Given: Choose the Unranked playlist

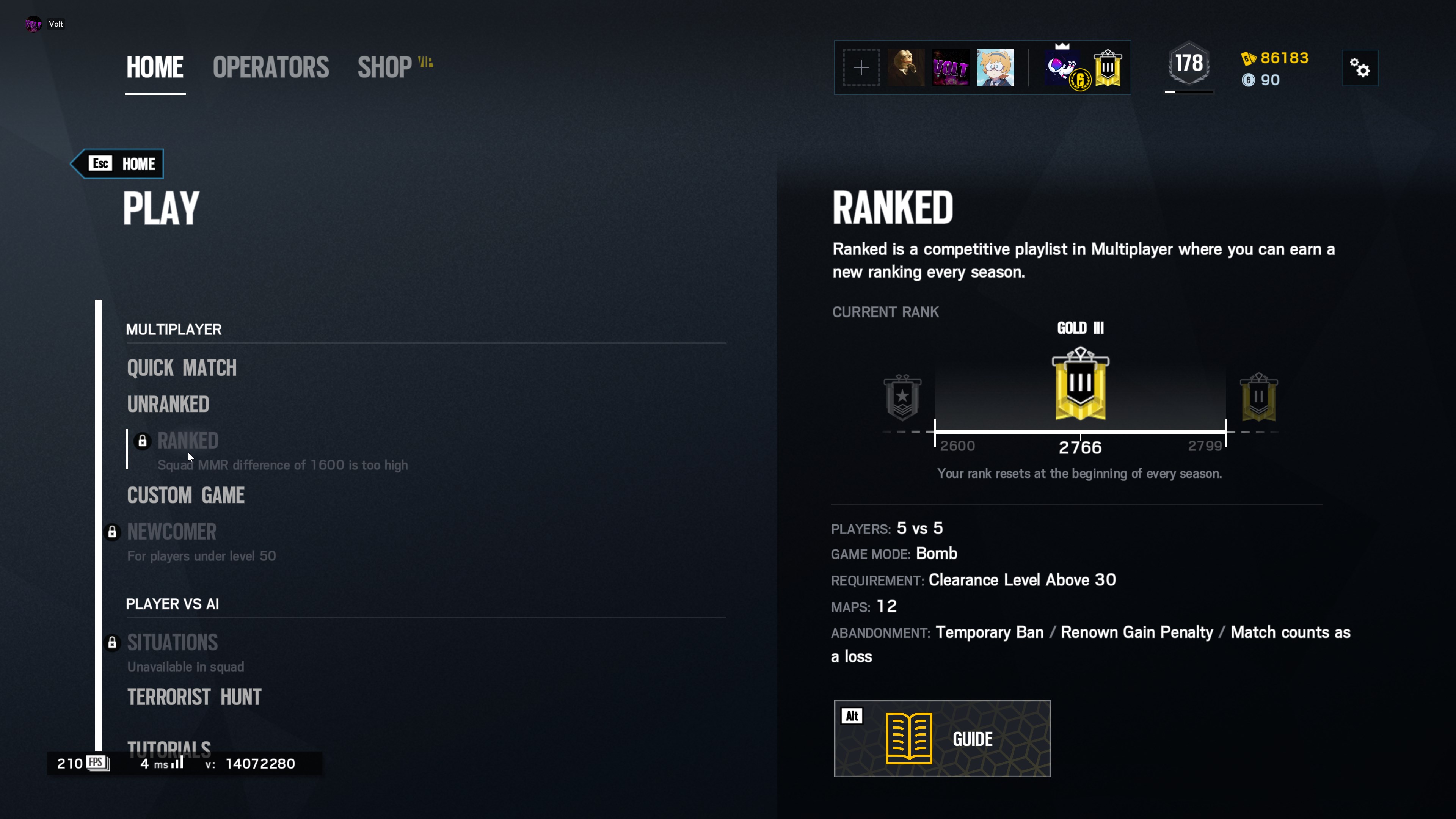Looking at the screenshot, I should pos(168,404).
